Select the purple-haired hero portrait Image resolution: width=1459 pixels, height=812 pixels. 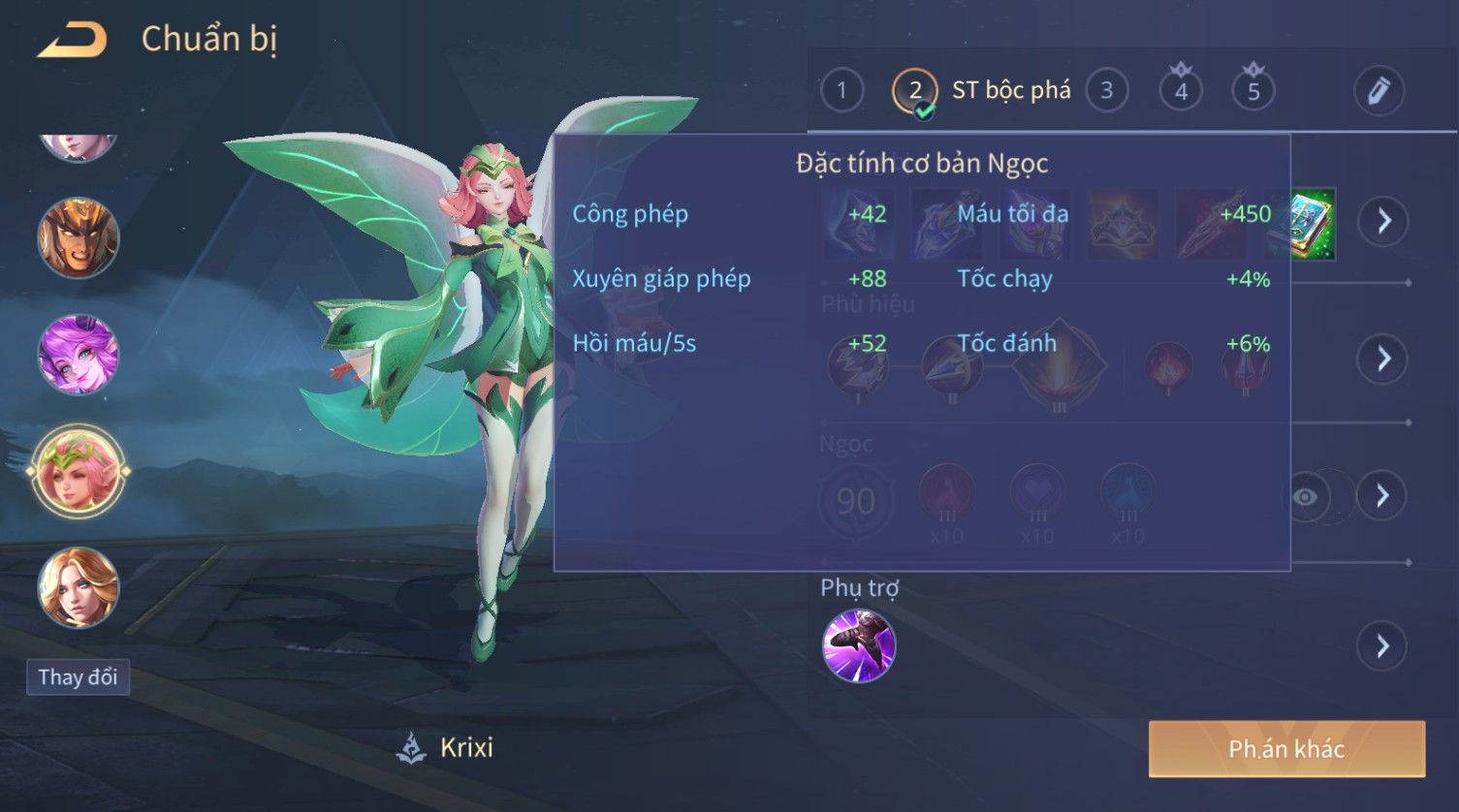pyautogui.click(x=78, y=355)
